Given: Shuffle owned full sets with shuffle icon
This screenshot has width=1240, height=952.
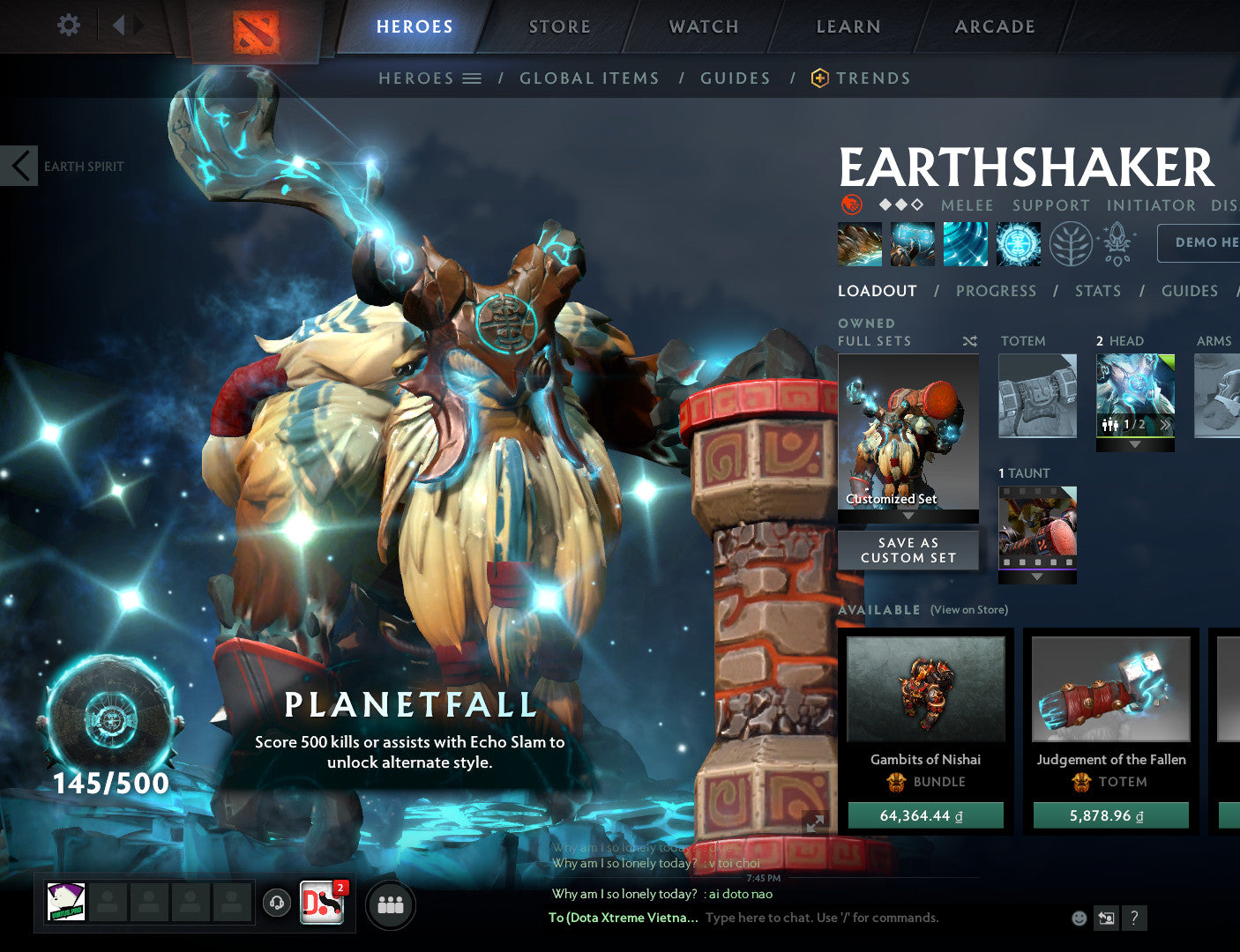Looking at the screenshot, I should [969, 341].
